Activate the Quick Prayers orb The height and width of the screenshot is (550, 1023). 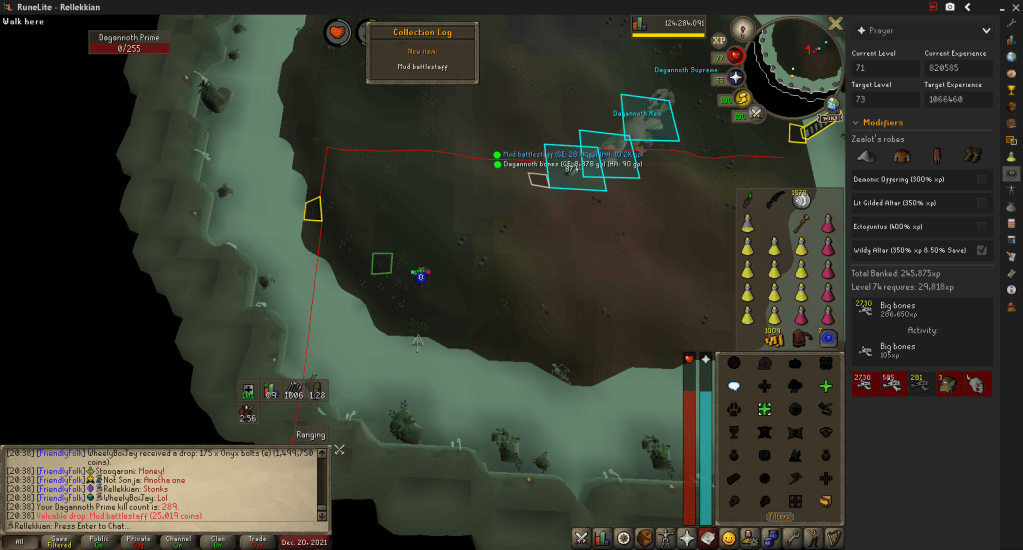[x=736, y=77]
